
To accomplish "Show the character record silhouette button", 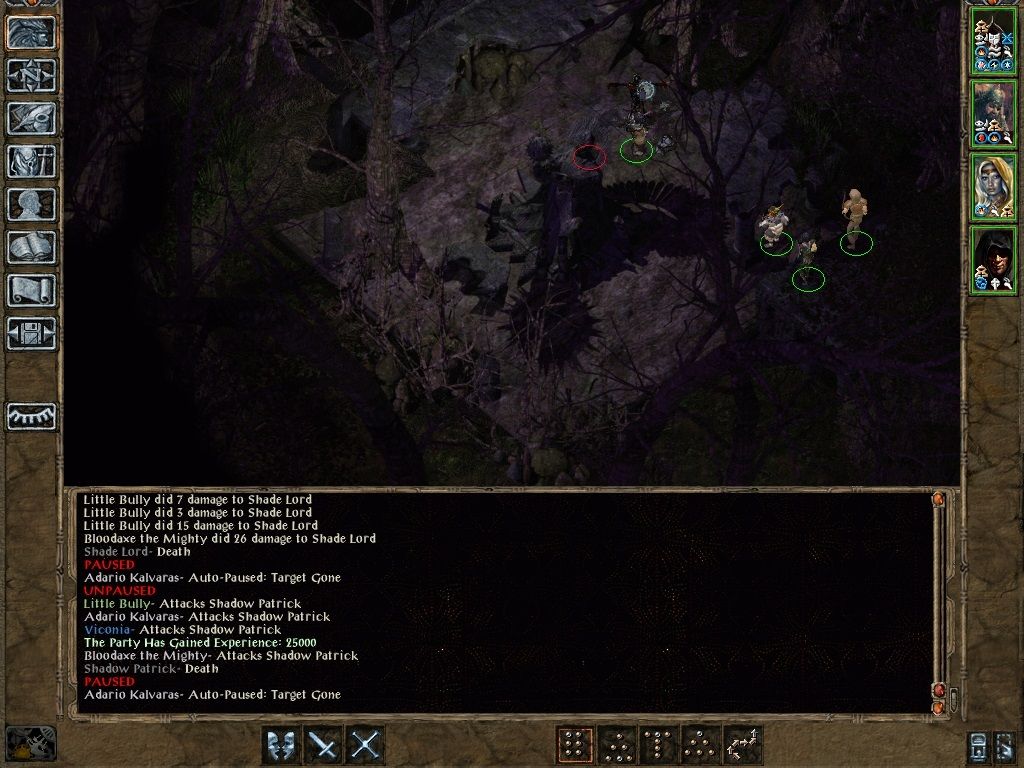I will coord(31,204).
